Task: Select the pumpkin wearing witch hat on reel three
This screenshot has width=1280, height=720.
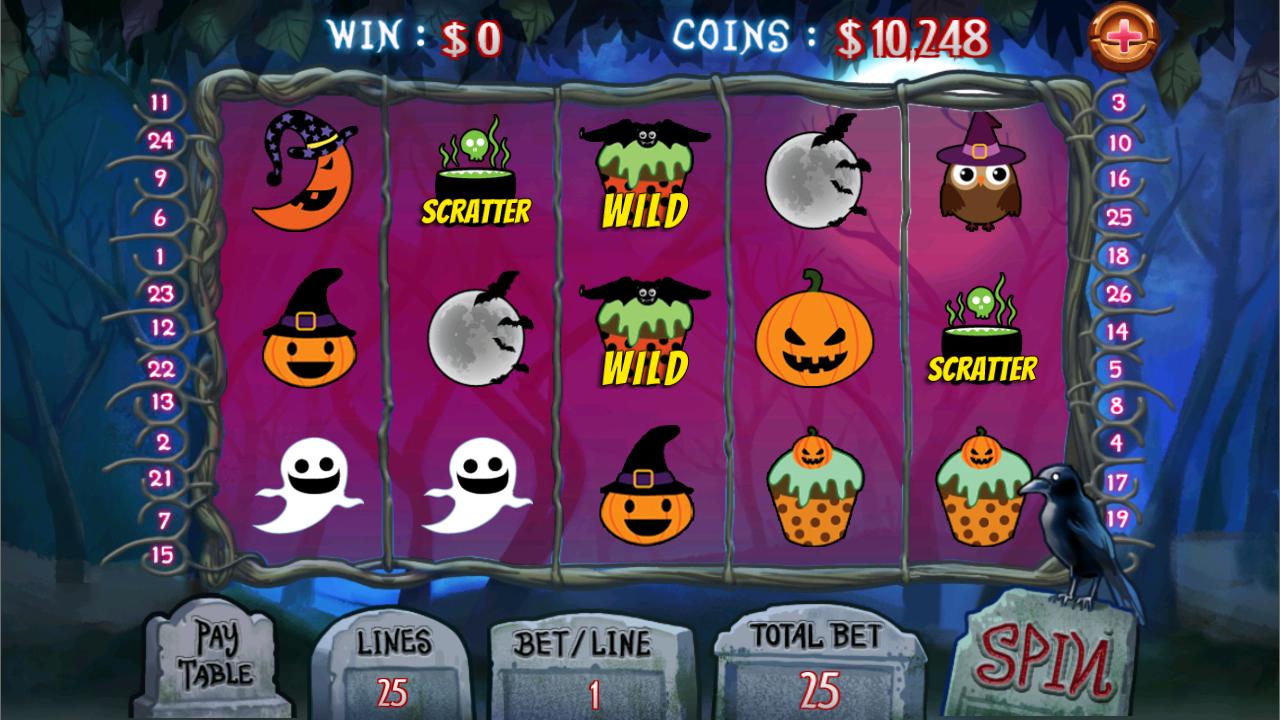Action: [x=645, y=495]
